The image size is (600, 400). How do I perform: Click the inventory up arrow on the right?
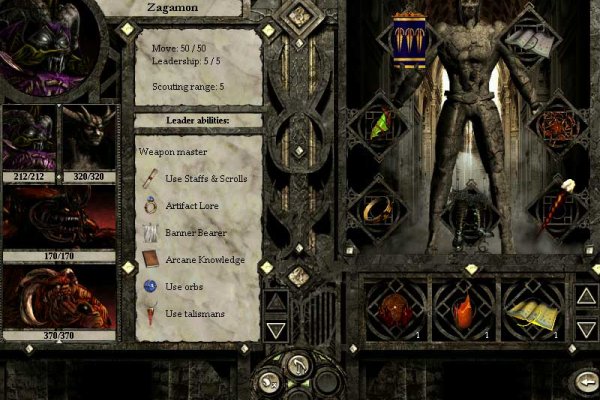585,295
